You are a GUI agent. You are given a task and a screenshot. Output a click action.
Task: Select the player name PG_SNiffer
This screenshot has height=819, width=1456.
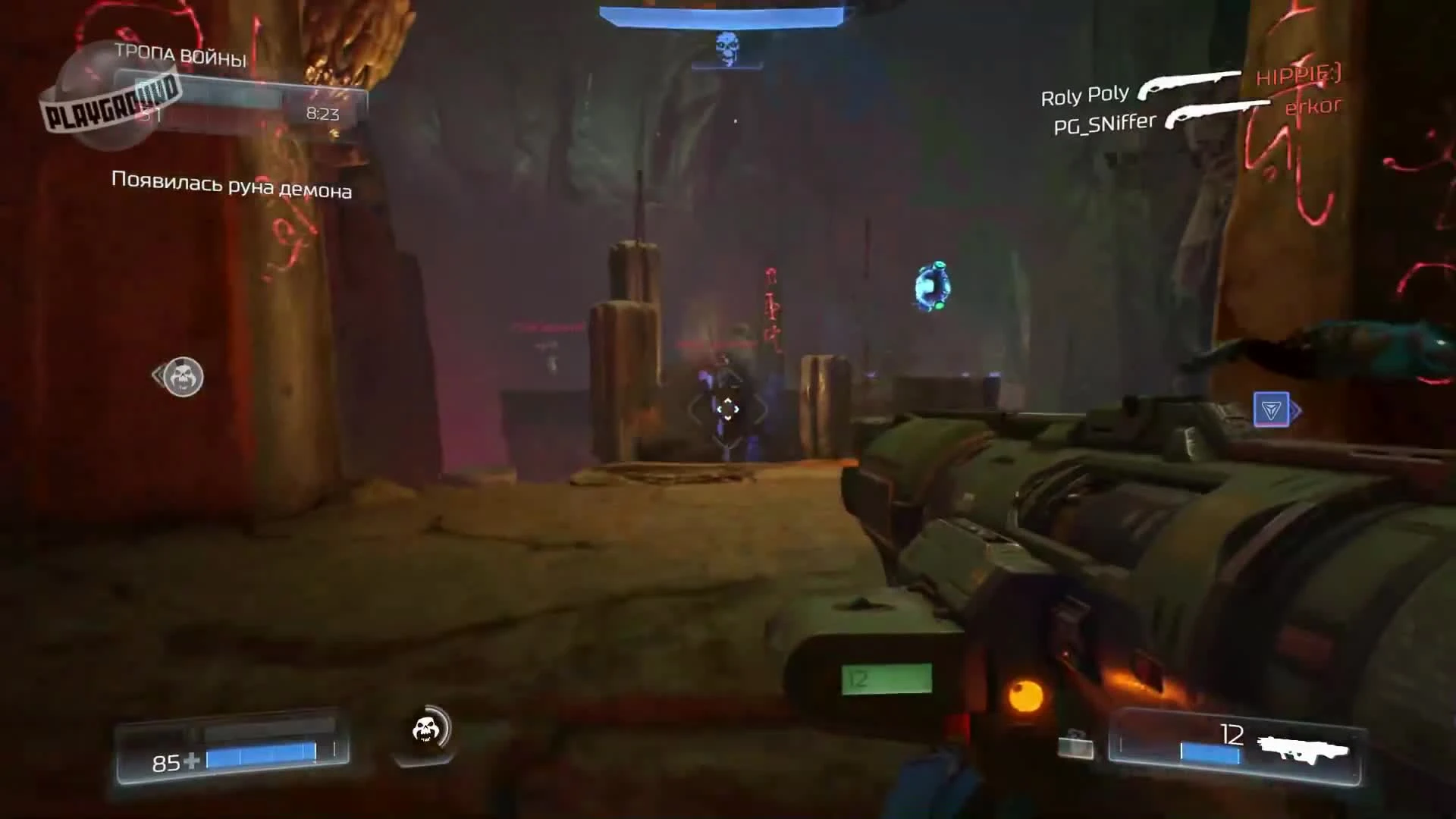(1104, 122)
